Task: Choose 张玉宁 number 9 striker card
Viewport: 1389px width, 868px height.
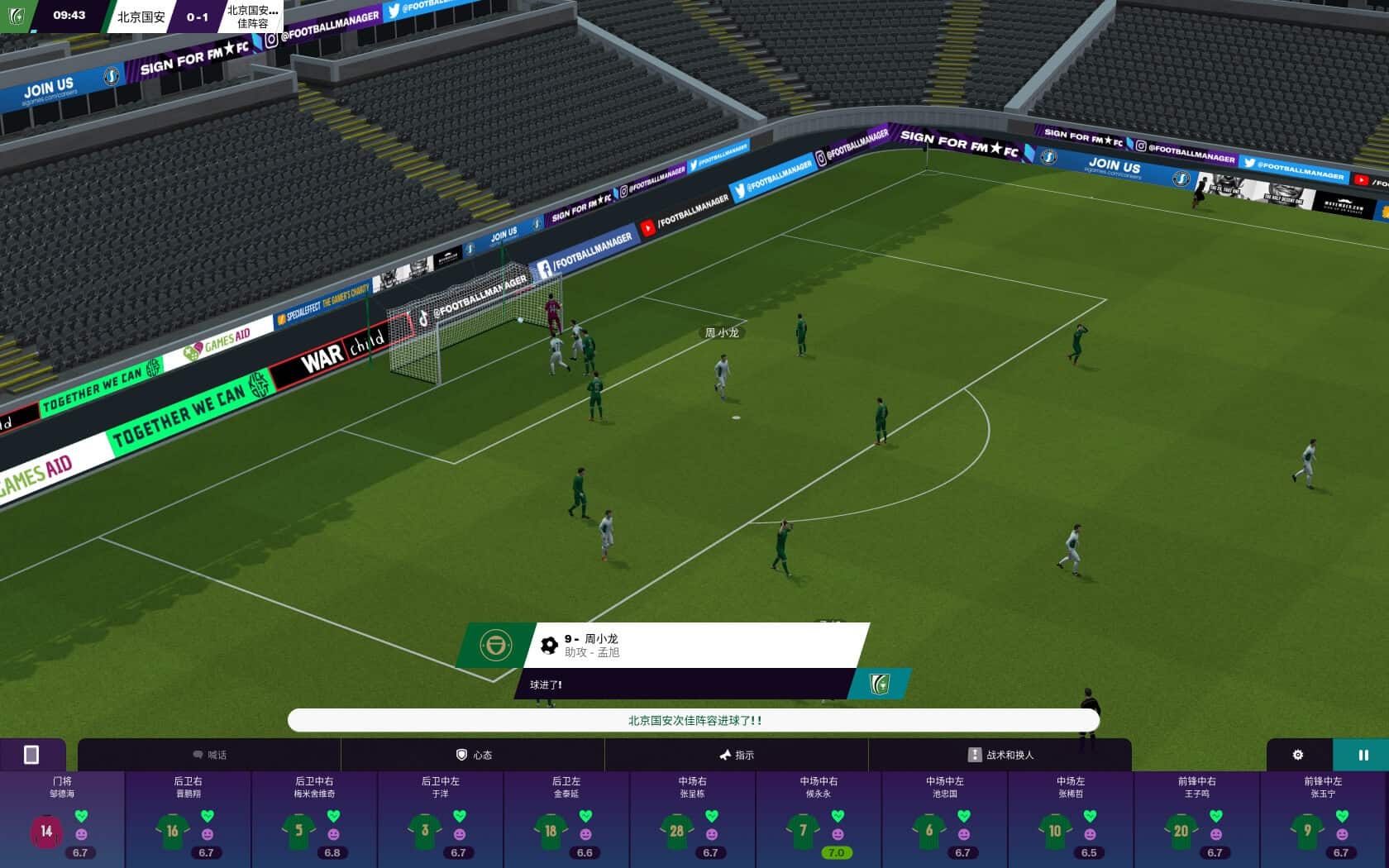Action: [1323, 819]
